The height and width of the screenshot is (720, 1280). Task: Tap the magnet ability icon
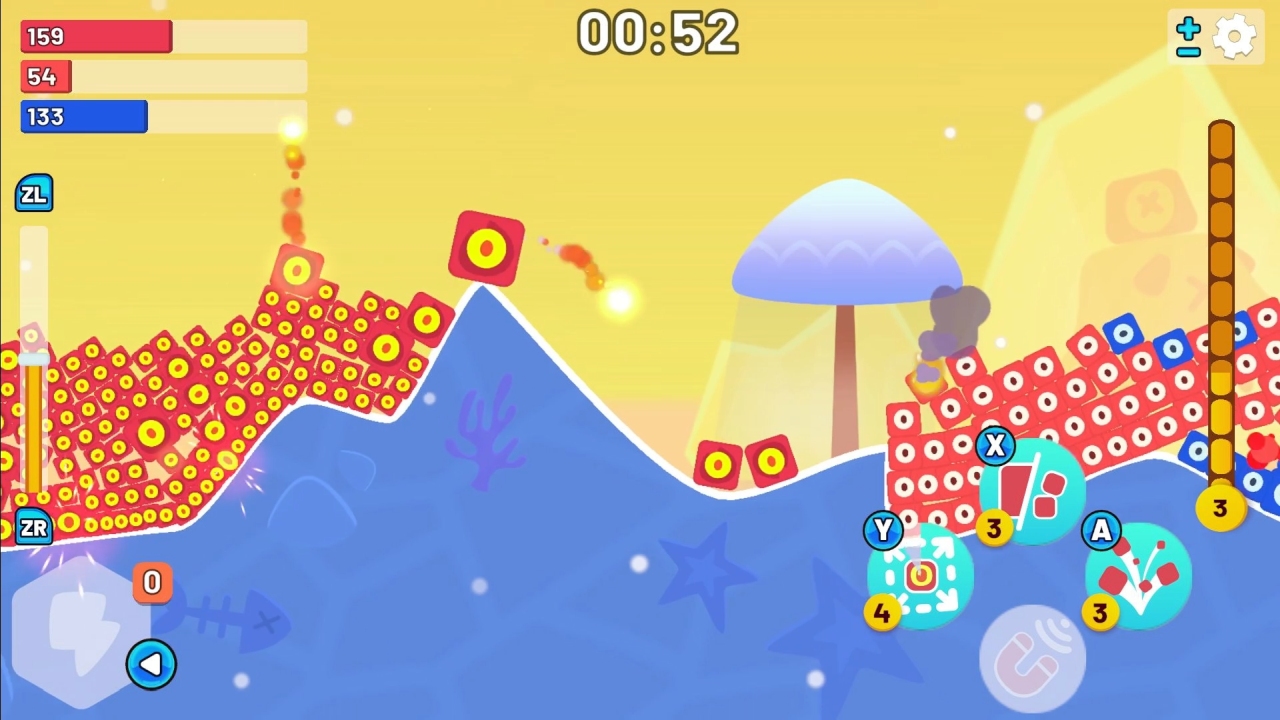(x=1035, y=655)
